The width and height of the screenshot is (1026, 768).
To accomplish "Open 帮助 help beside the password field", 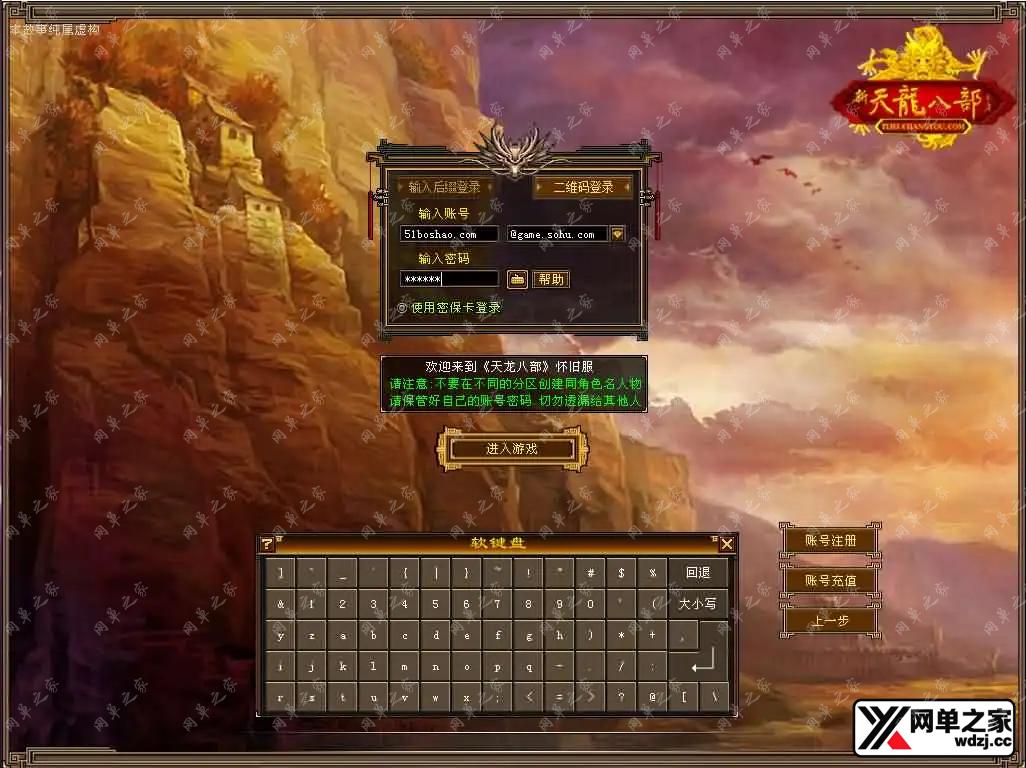I will pos(550,279).
